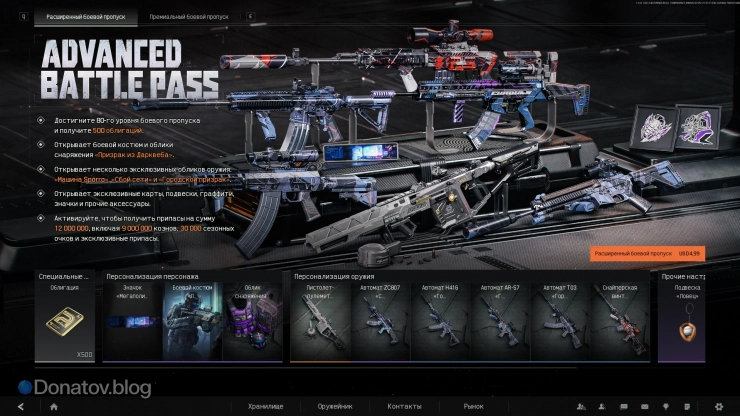740x416 pixels.
Task: Switch to the Премиальный боевой пропуск tab
Action: (188, 17)
